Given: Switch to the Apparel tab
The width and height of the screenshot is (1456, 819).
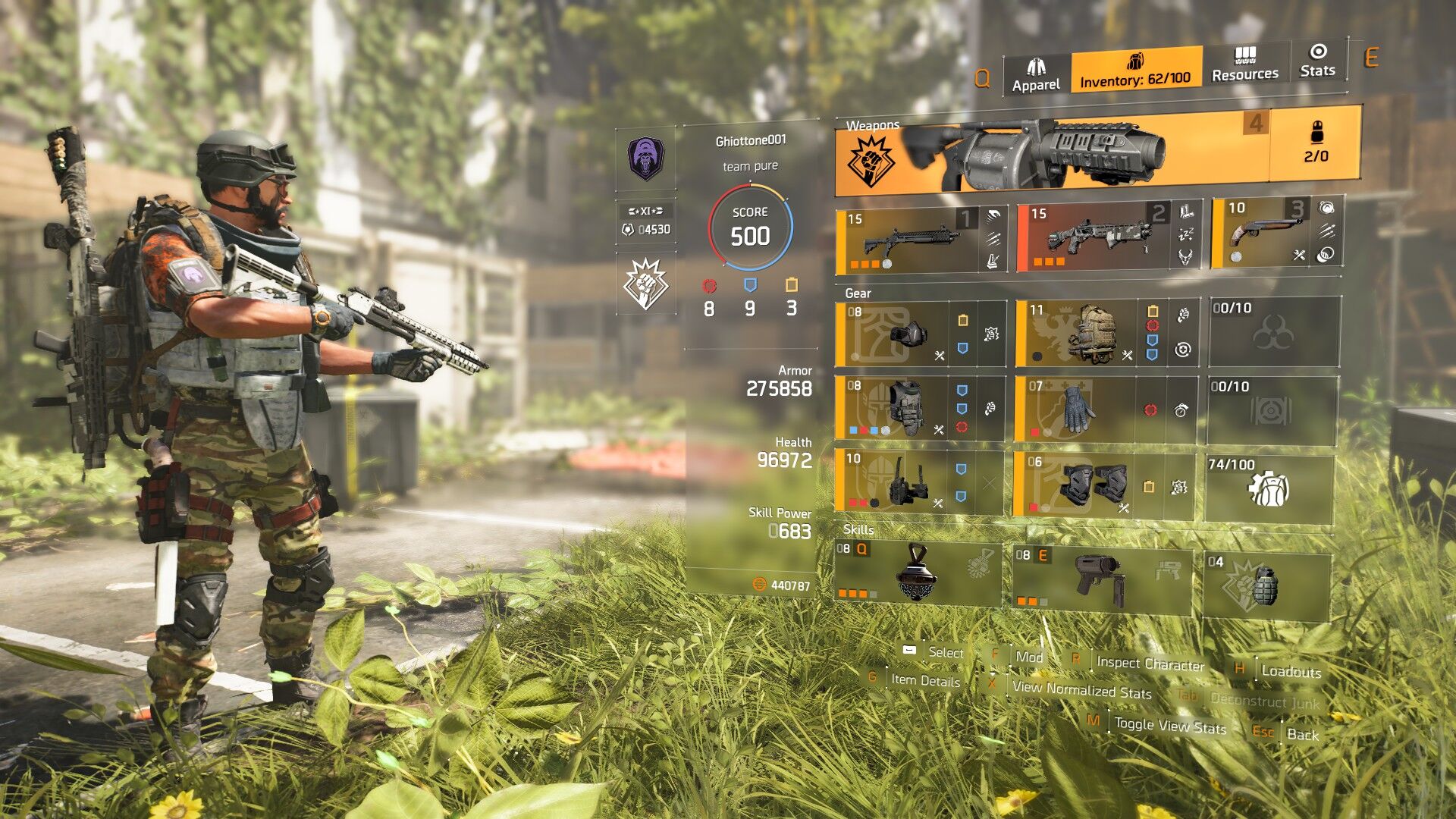Looking at the screenshot, I should (1036, 75).
